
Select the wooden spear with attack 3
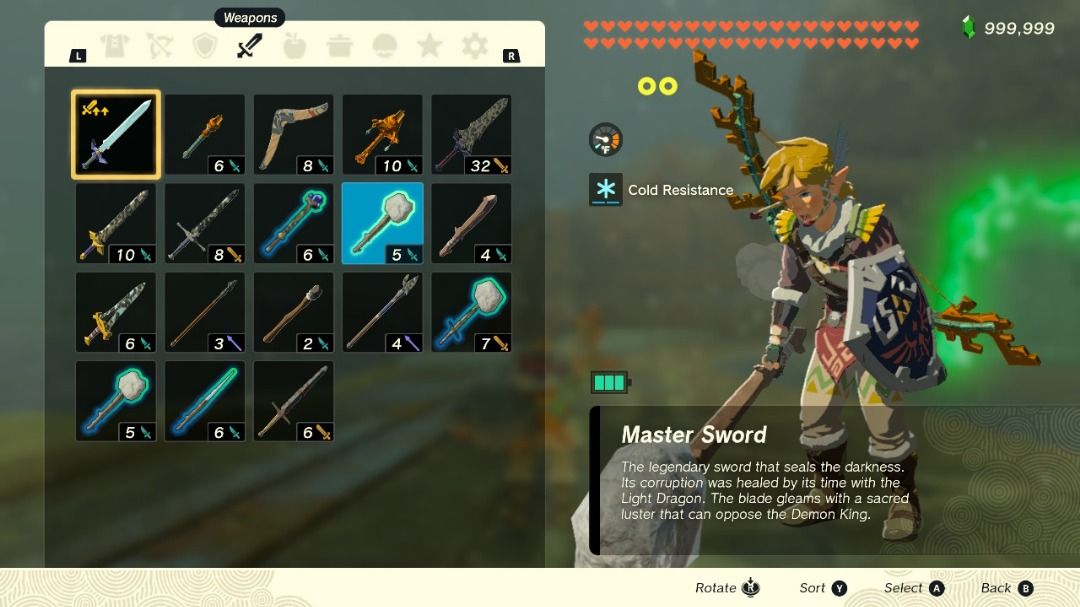pos(204,312)
